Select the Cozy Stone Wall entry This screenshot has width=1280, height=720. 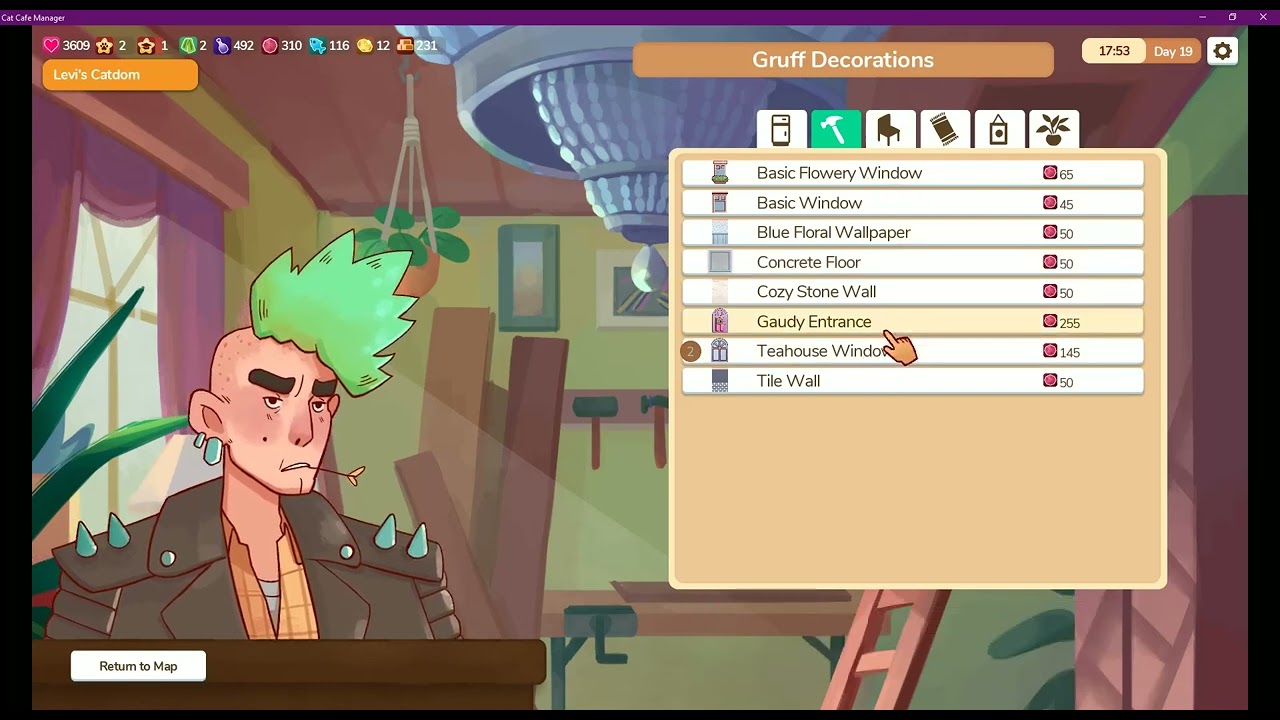[x=912, y=292]
